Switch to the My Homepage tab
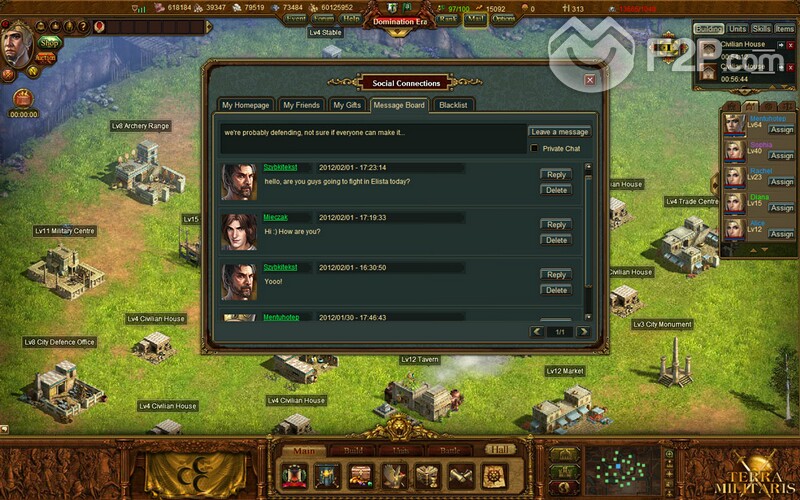This screenshot has width=800, height=500. click(246, 104)
